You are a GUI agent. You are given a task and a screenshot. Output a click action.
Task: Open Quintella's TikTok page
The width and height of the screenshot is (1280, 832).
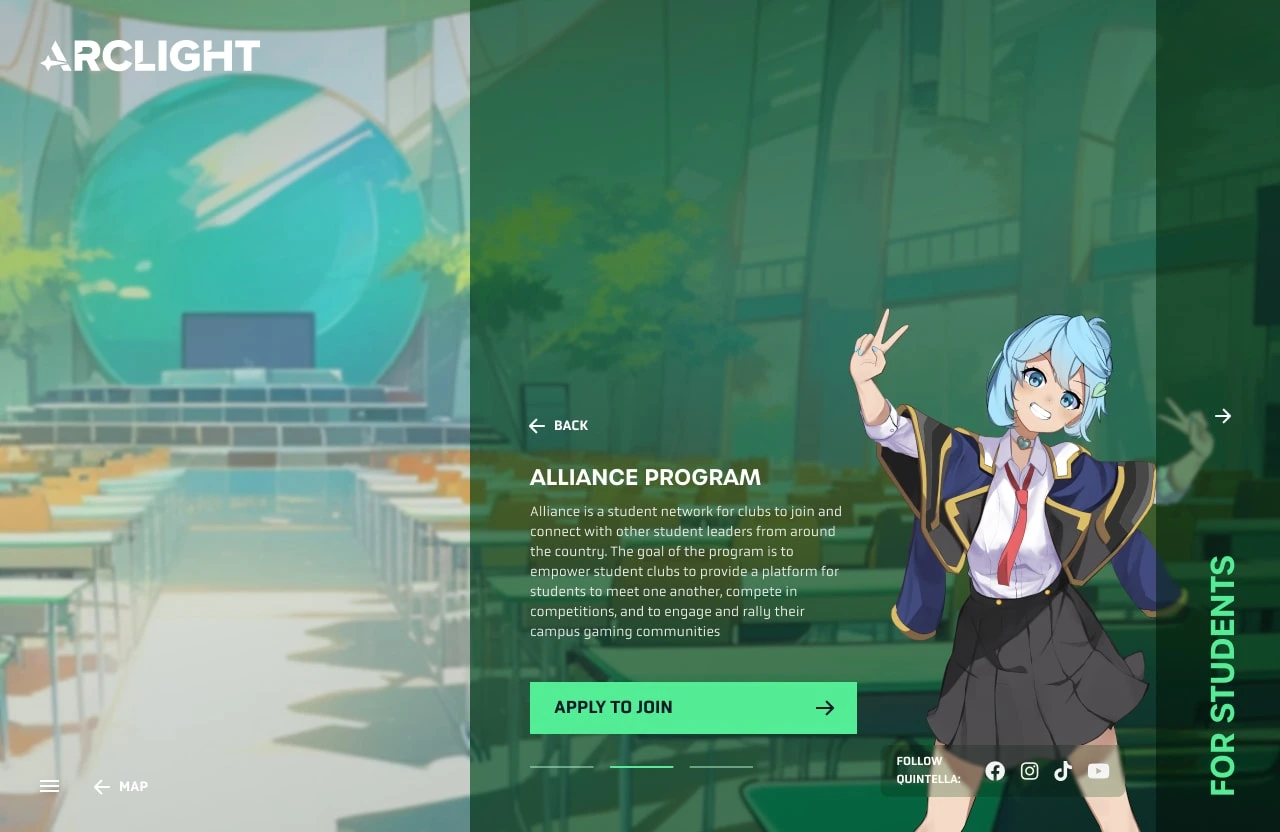(1063, 771)
